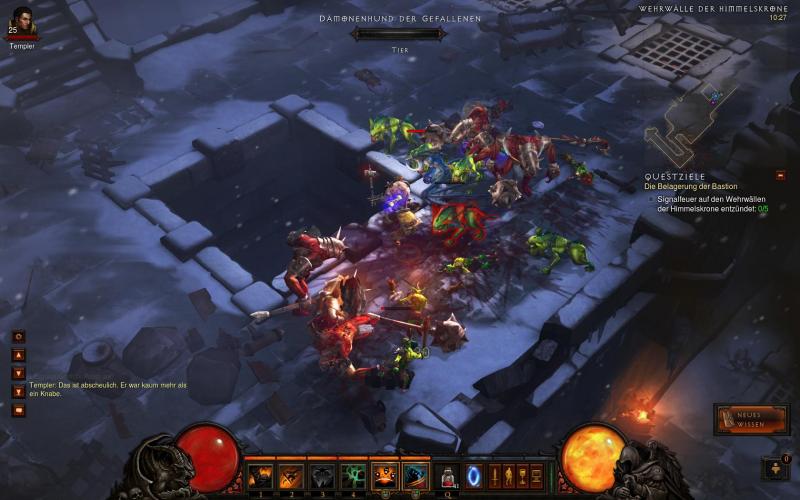Select the right mouse button skill icon
800x500 pixels.
(416, 476)
